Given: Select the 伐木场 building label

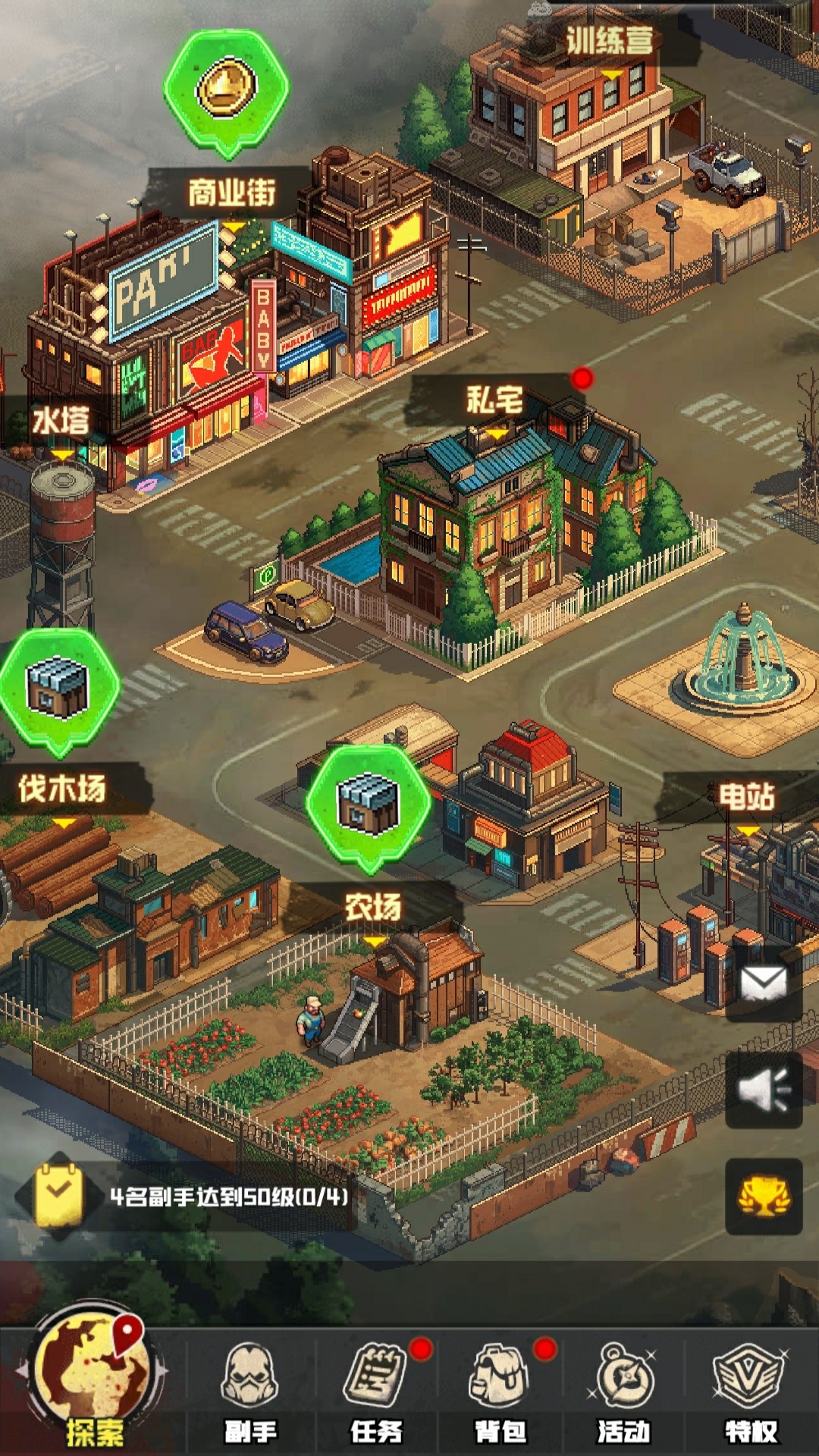Looking at the screenshot, I should (62, 789).
